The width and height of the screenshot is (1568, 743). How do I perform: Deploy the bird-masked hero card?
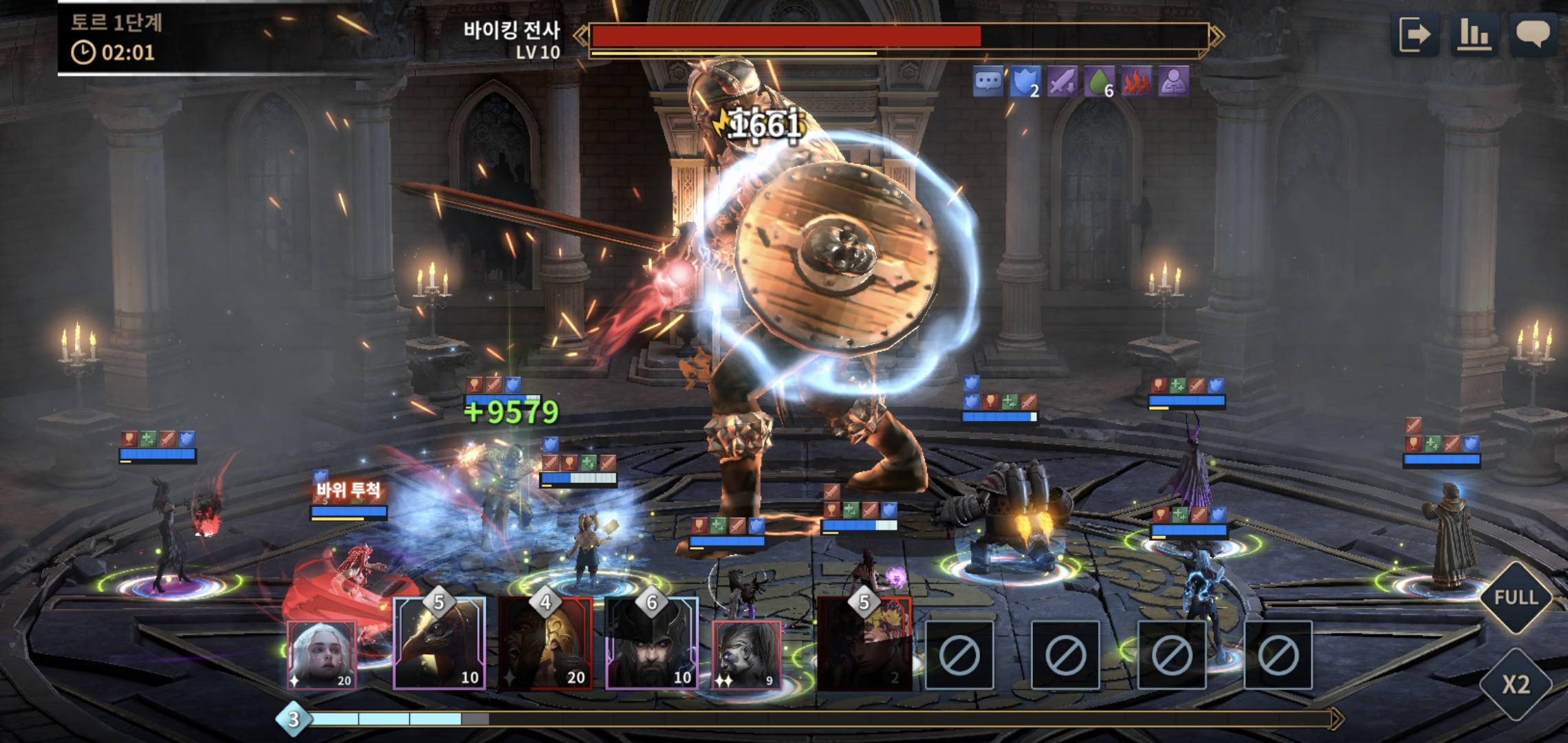(x=439, y=645)
